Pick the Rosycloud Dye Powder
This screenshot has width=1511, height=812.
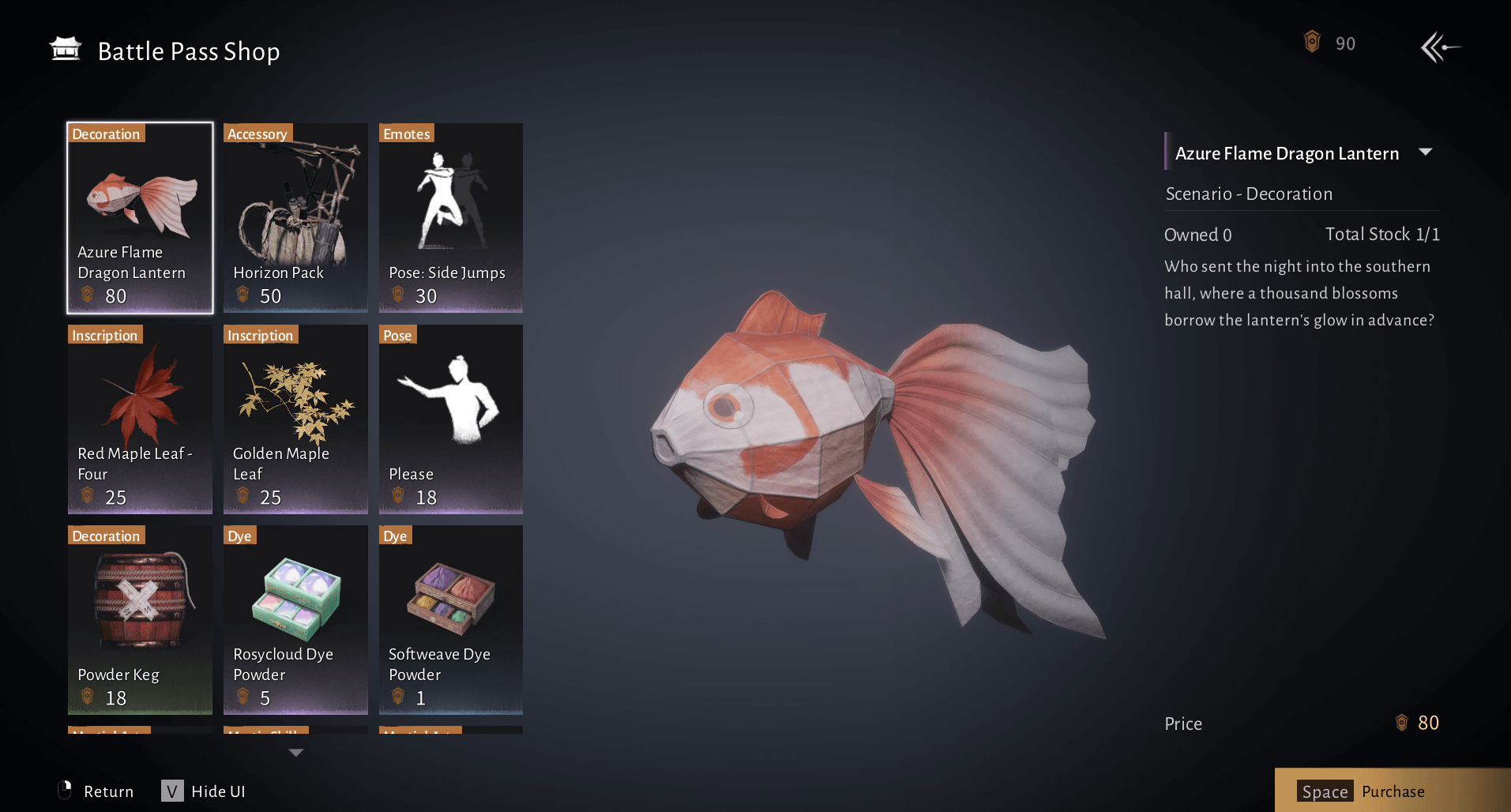[295, 620]
